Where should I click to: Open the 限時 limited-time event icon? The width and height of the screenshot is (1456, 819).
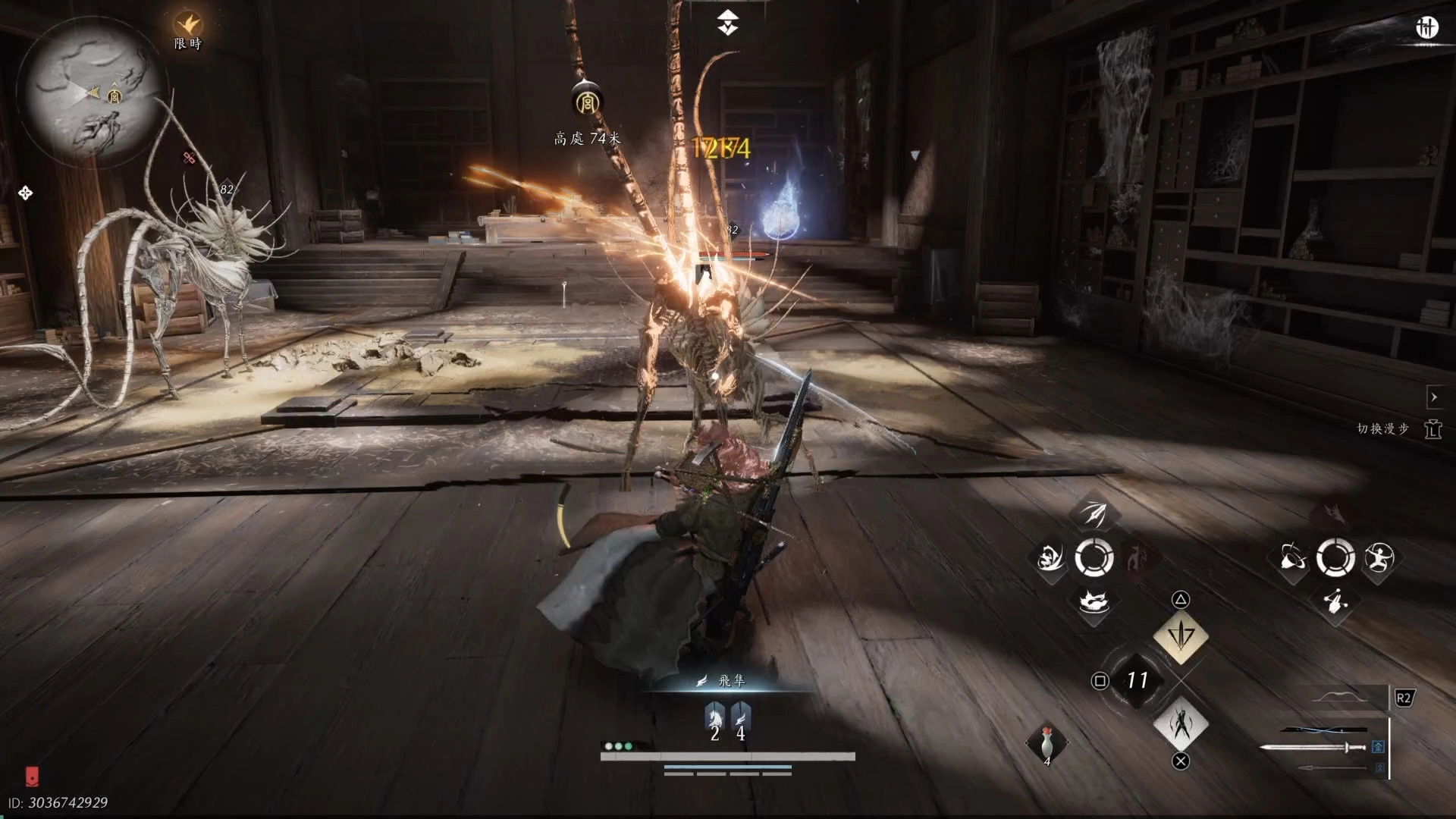tap(187, 26)
